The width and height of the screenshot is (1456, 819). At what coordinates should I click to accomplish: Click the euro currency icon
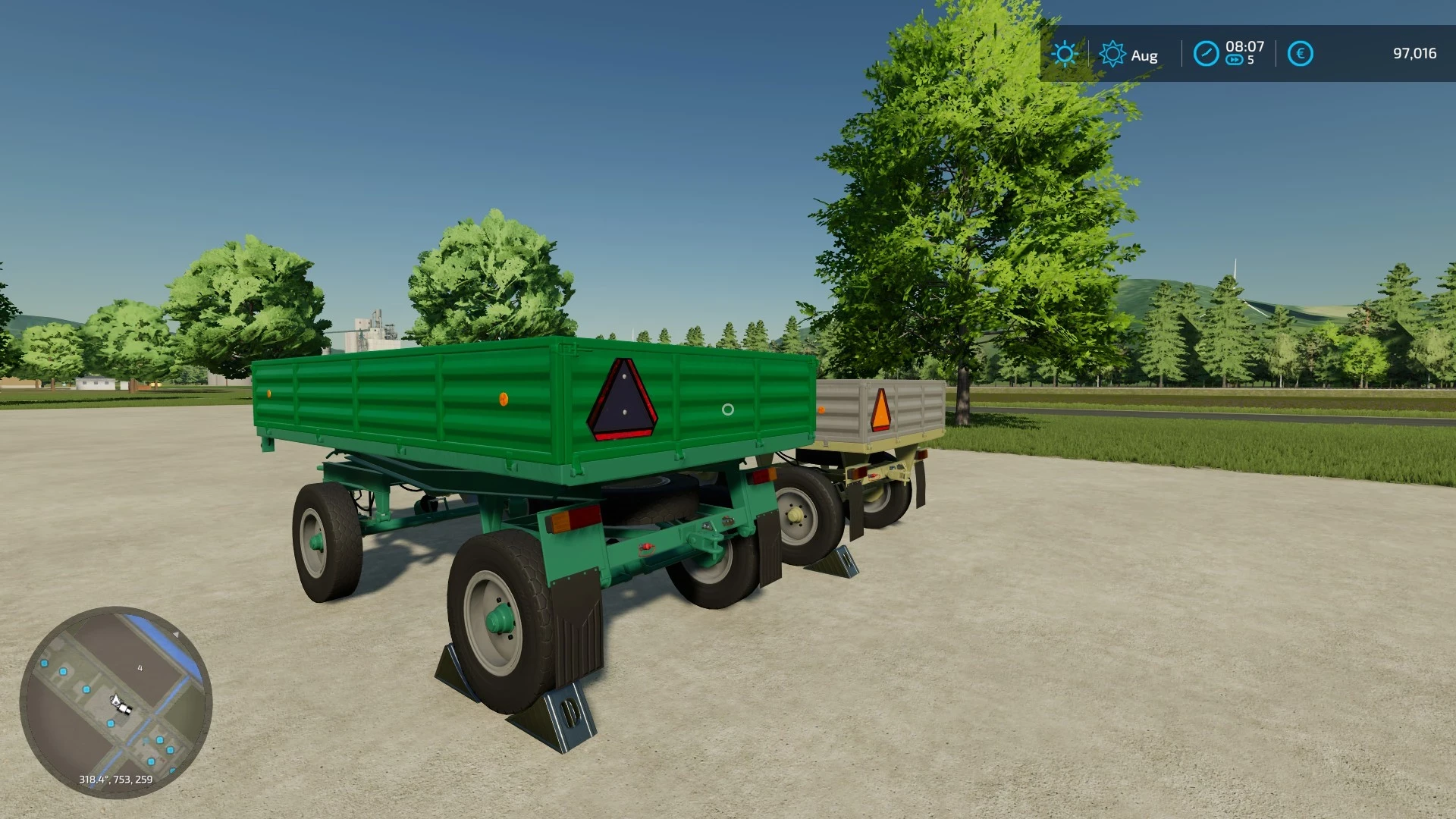coord(1301,53)
